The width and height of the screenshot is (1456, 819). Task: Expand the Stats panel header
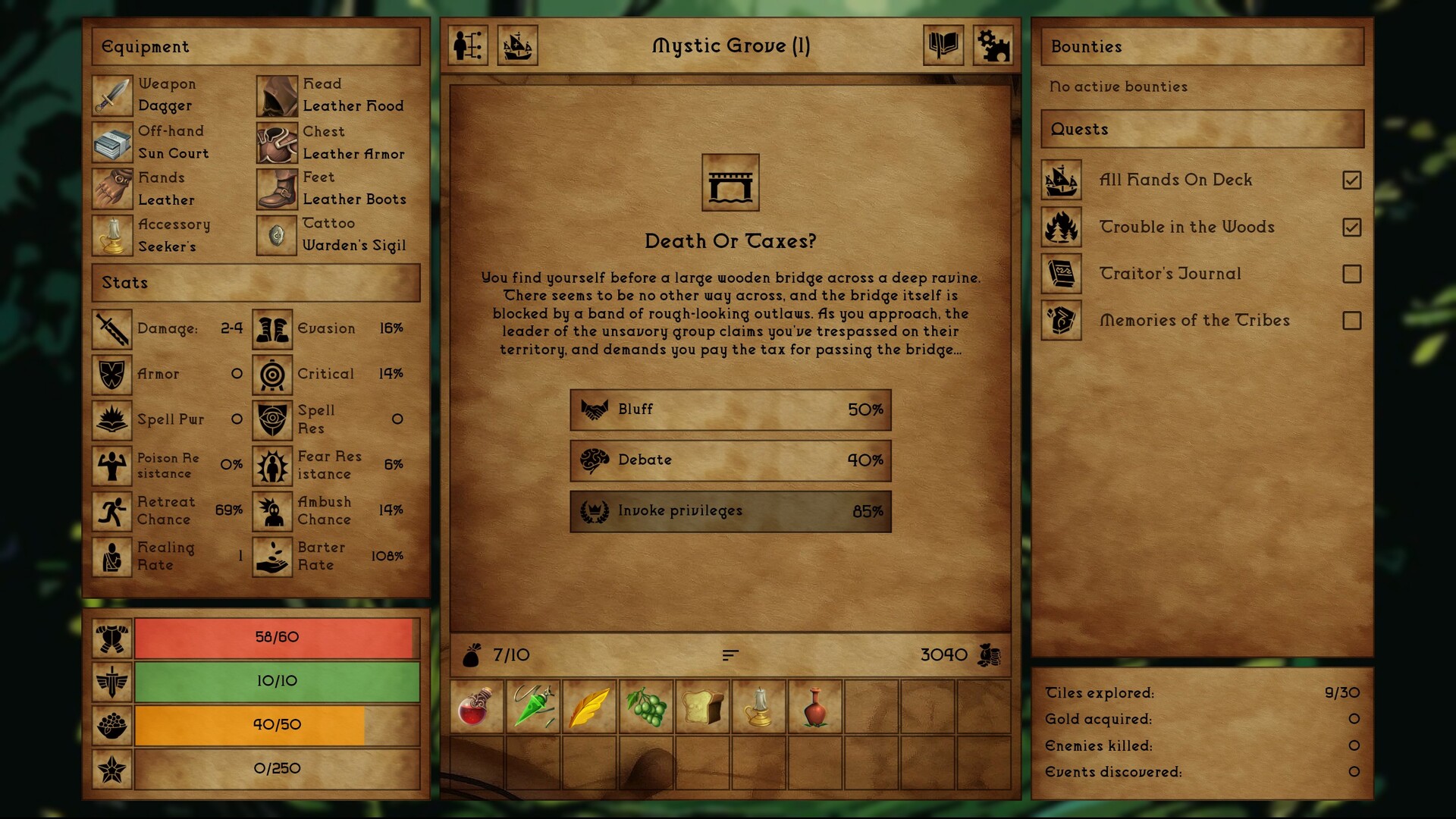tap(255, 283)
